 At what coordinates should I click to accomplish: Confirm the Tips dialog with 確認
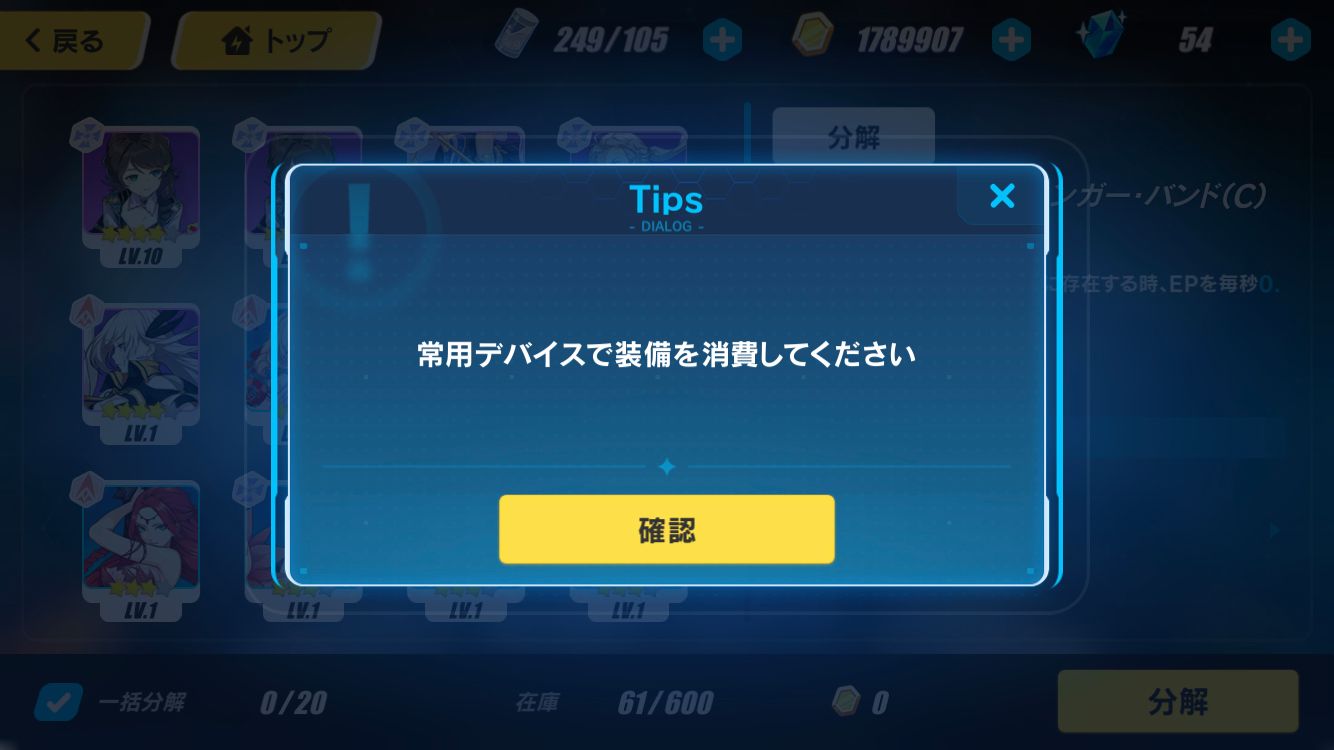[x=666, y=529]
